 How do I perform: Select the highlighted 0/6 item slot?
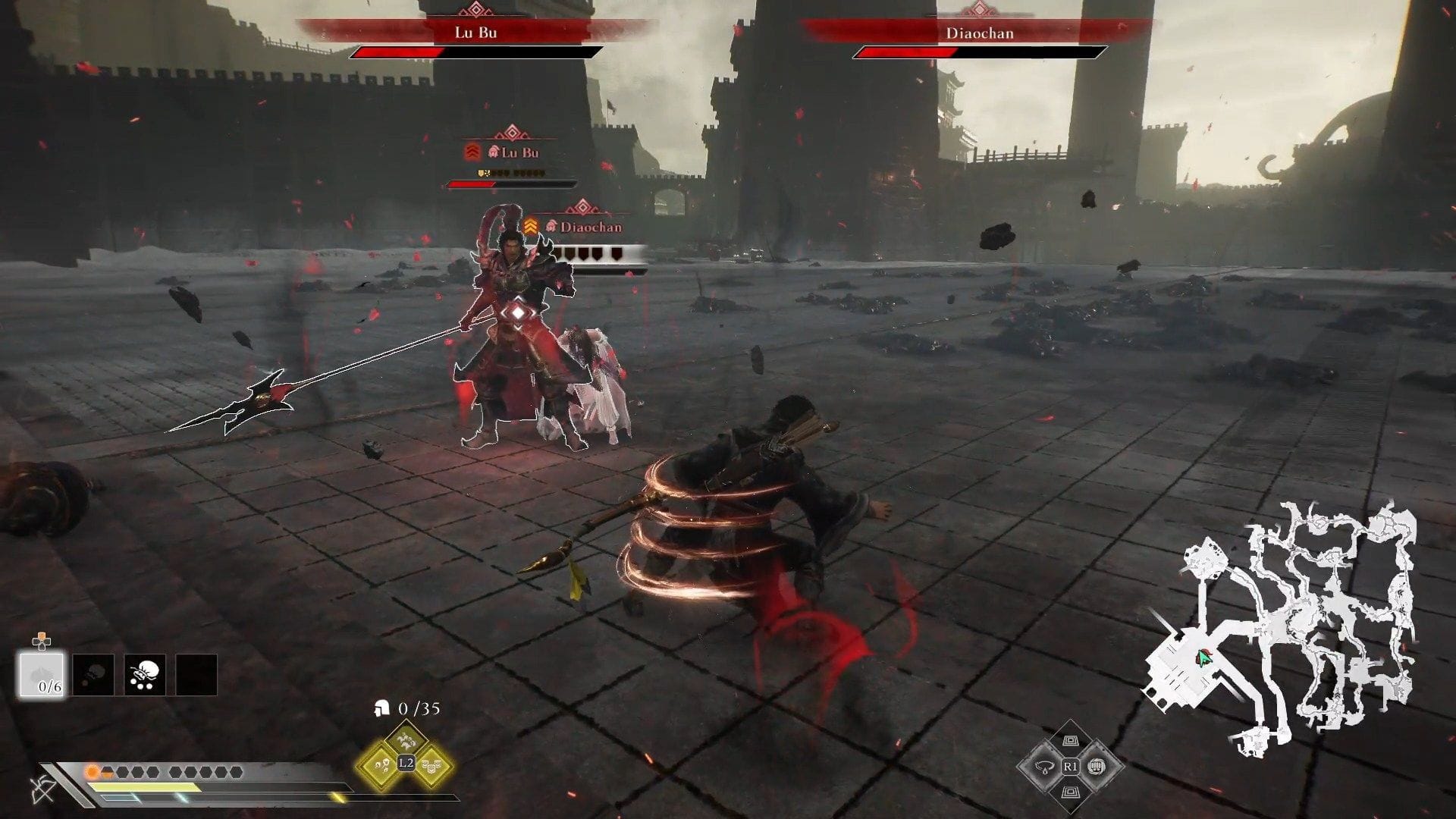click(41, 674)
